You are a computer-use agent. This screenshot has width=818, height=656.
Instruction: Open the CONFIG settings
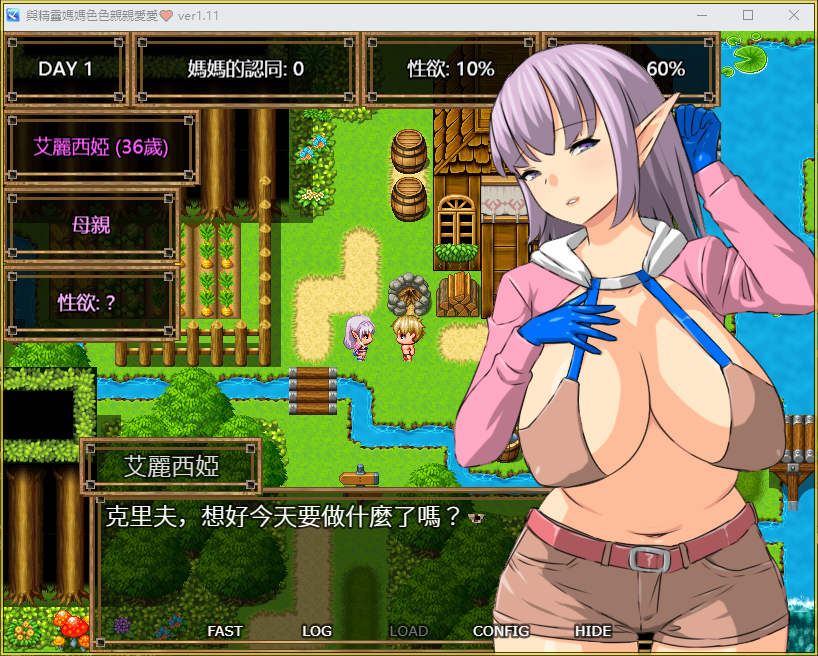pos(501,631)
